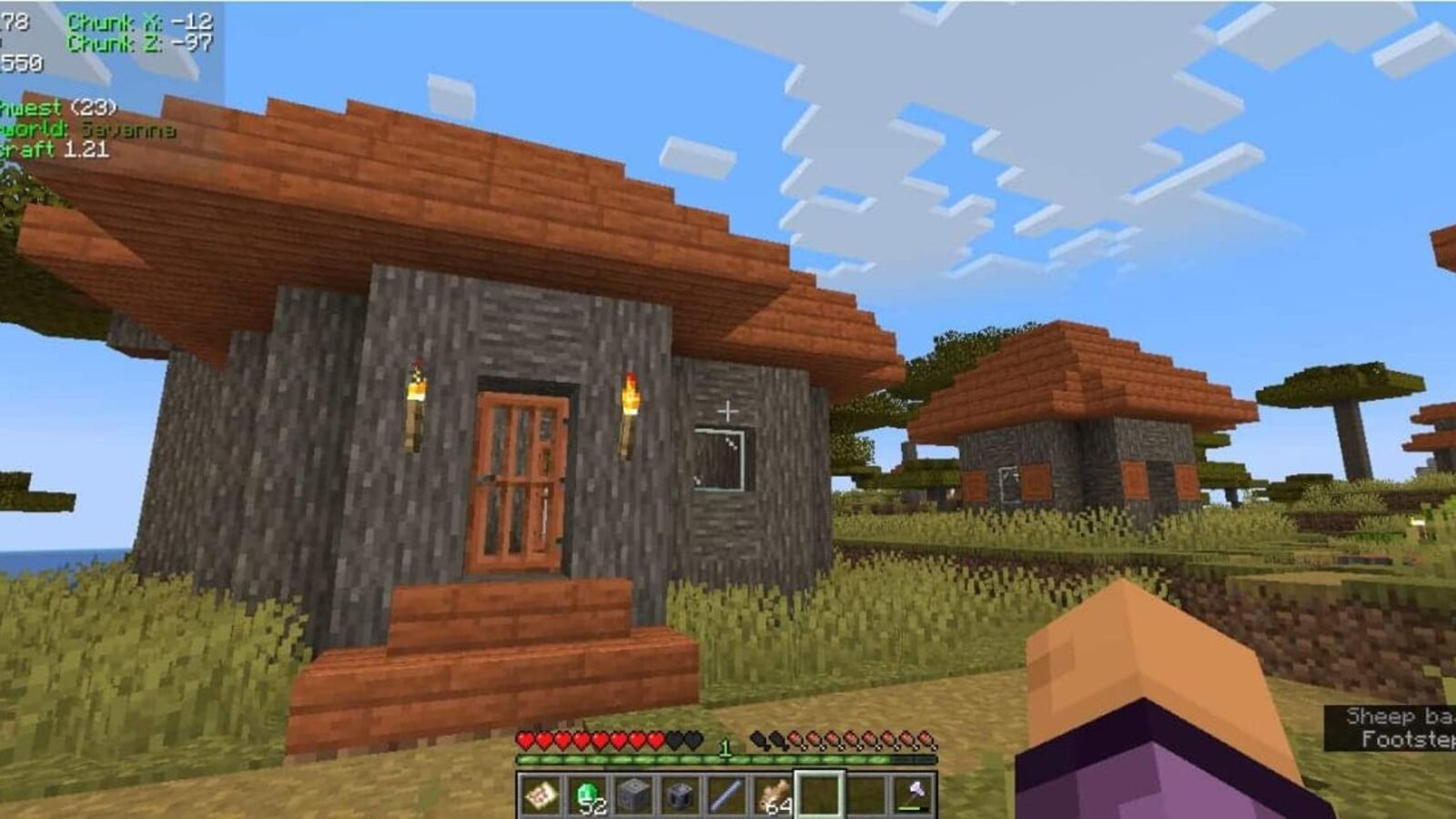The width and height of the screenshot is (1456, 819).
Task: Click the experience level number 1
Action: pyautogui.click(x=725, y=746)
